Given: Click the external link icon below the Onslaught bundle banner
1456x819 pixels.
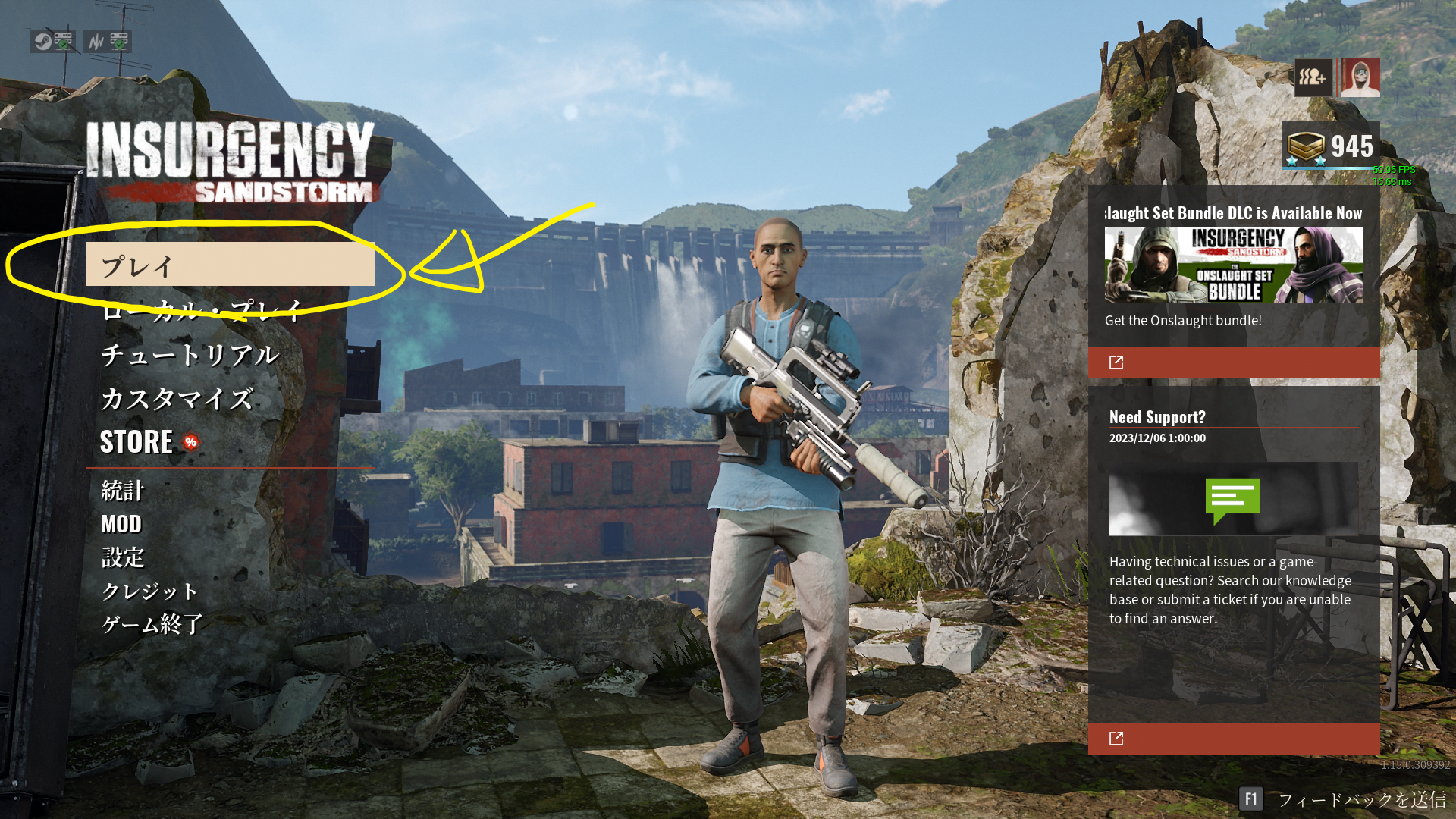Looking at the screenshot, I should [x=1115, y=362].
